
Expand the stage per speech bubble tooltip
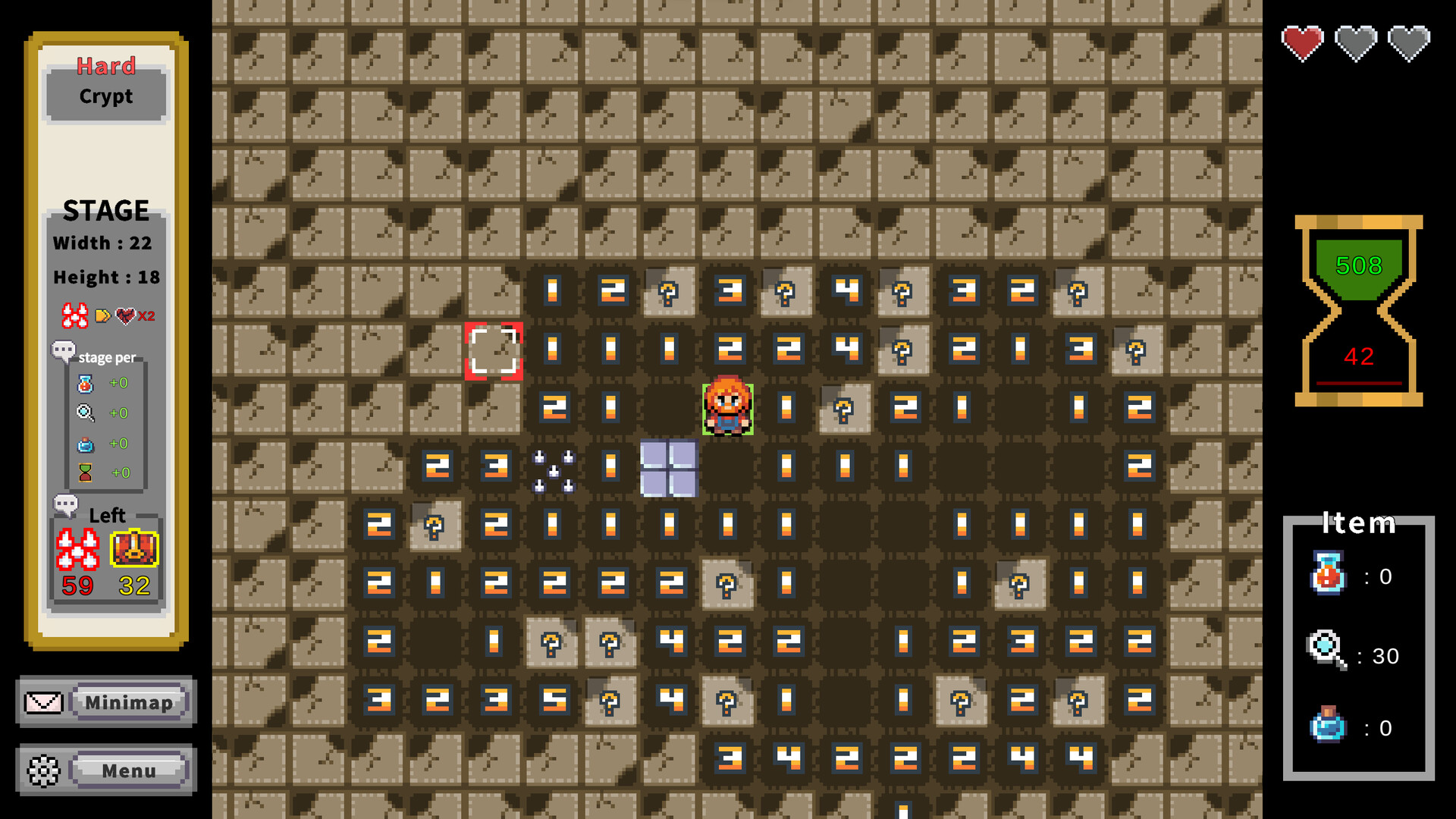coord(64,351)
